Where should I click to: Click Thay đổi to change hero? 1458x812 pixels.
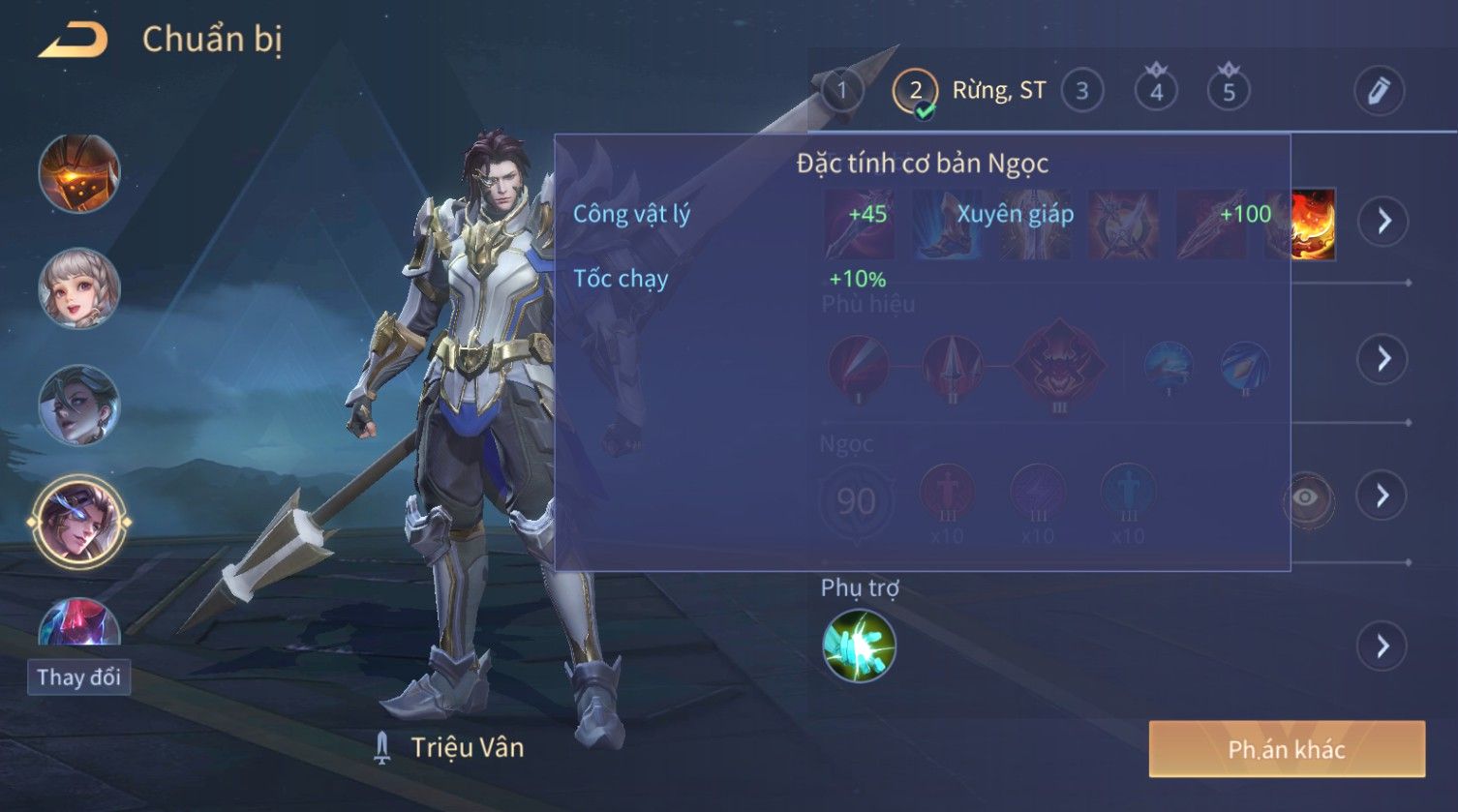tap(78, 677)
